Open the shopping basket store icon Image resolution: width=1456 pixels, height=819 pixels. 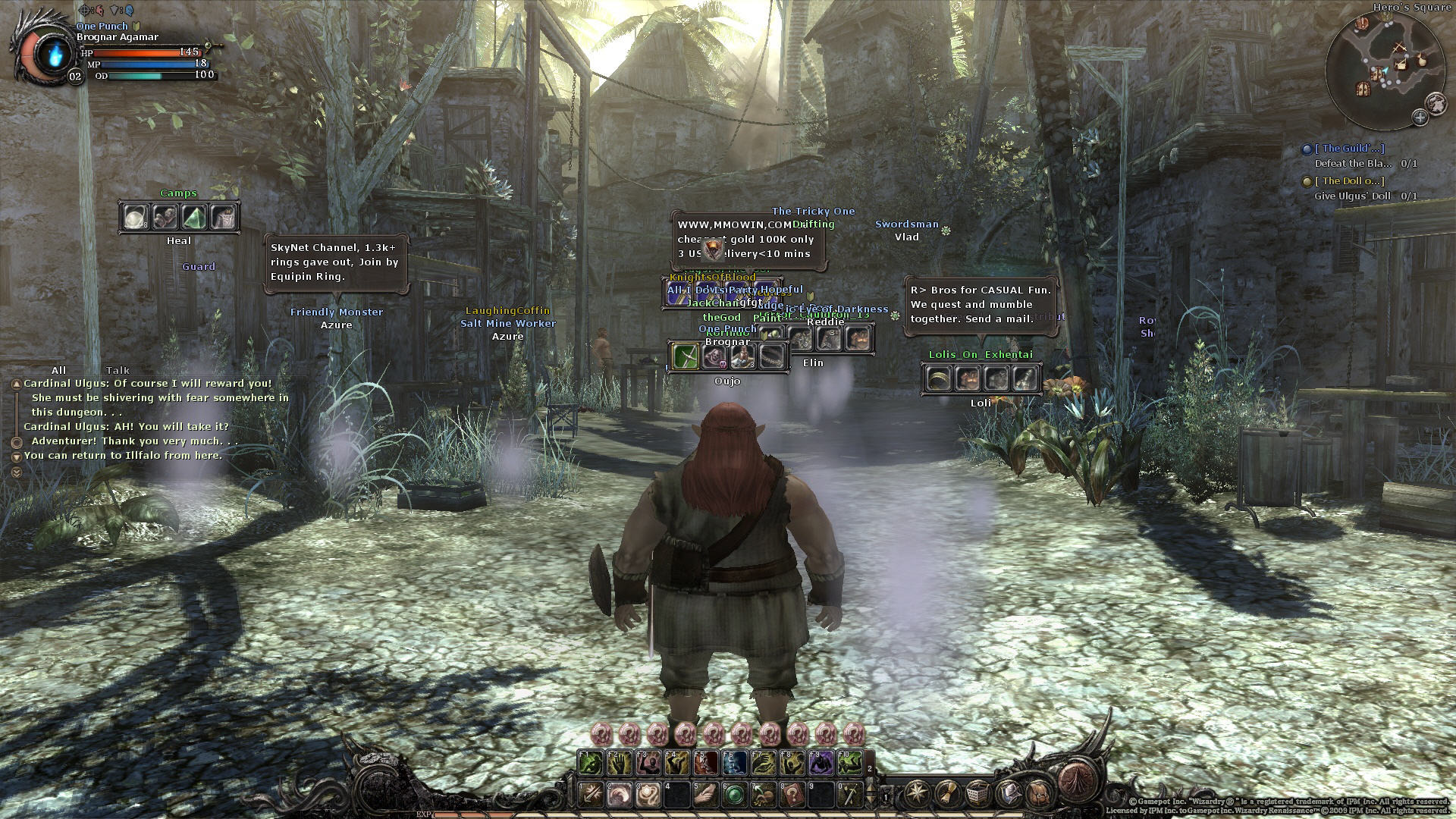pos(978,794)
